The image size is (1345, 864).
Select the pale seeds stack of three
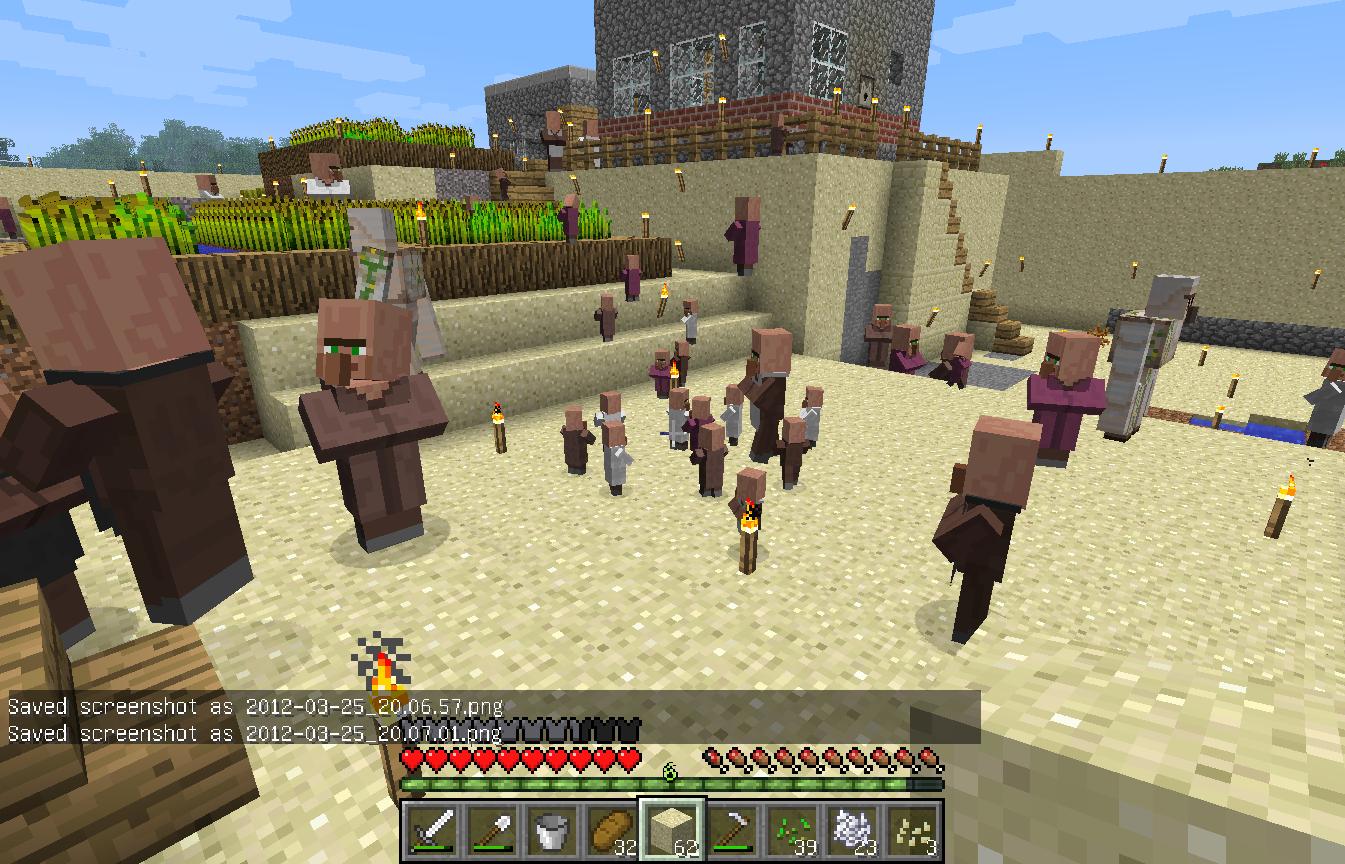coord(911,829)
